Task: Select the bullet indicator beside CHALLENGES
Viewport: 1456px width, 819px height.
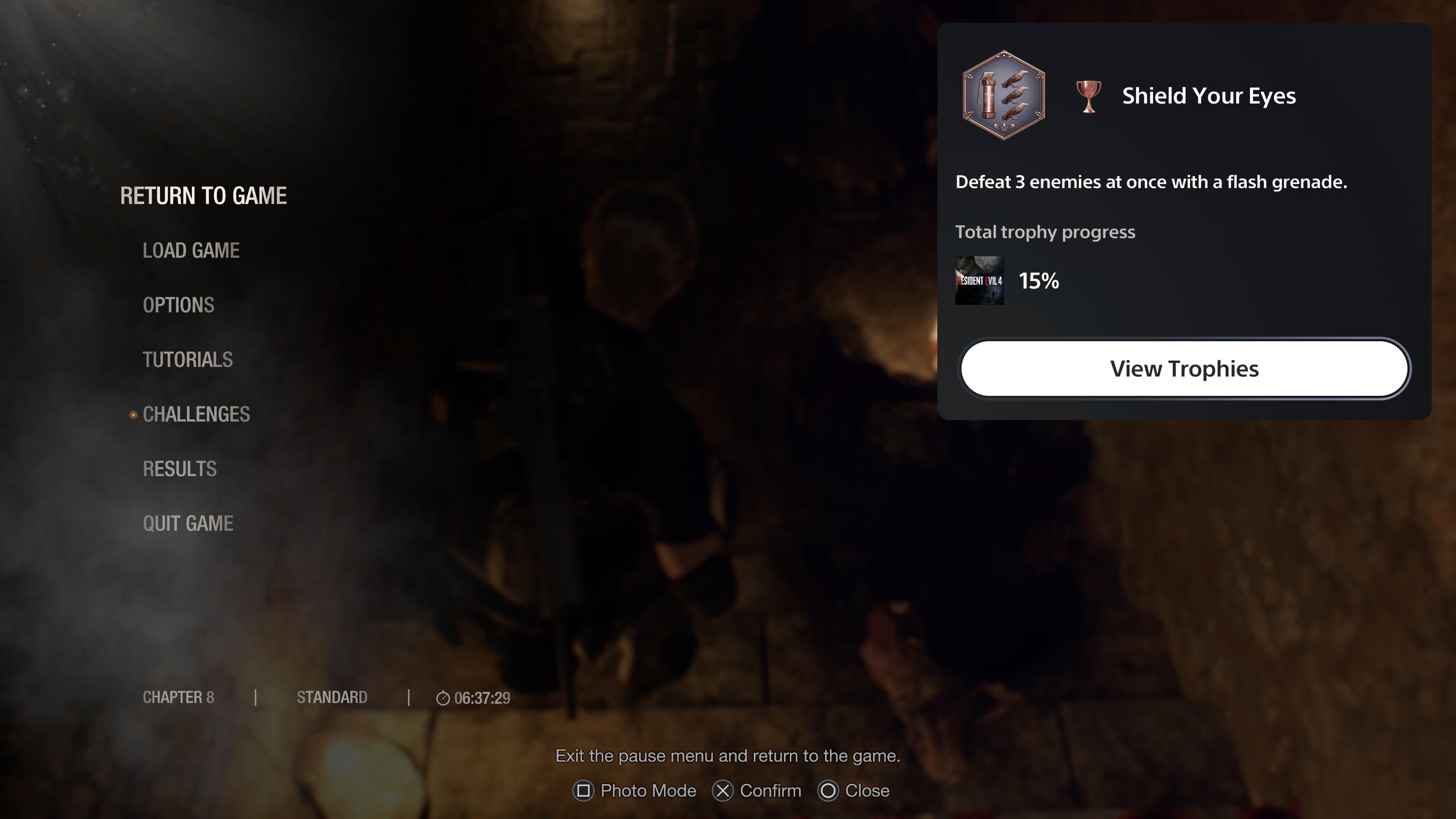Action: click(133, 415)
